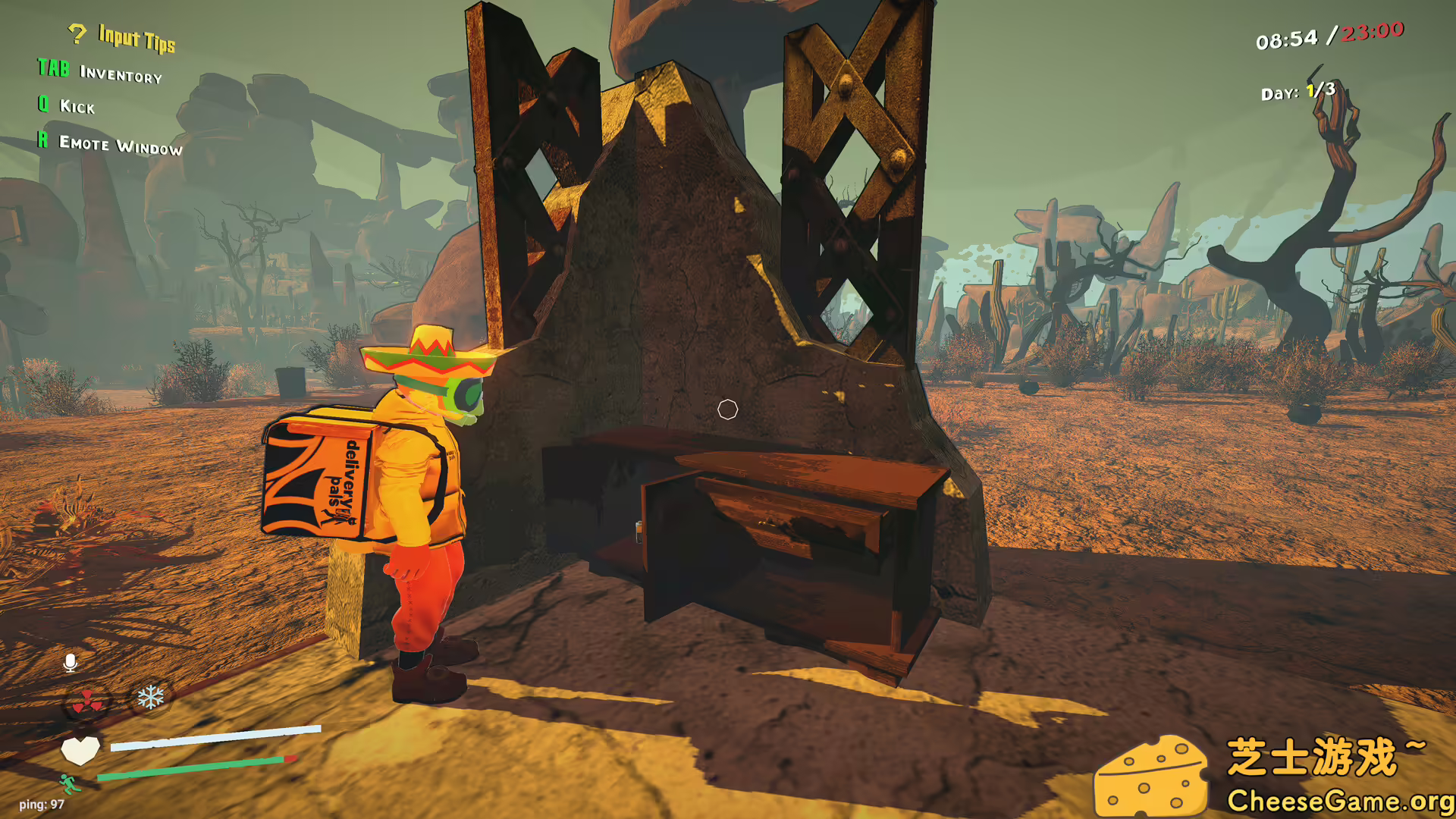The width and height of the screenshot is (1456, 819).
Task: Select the snowflake cold status icon
Action: 150,697
